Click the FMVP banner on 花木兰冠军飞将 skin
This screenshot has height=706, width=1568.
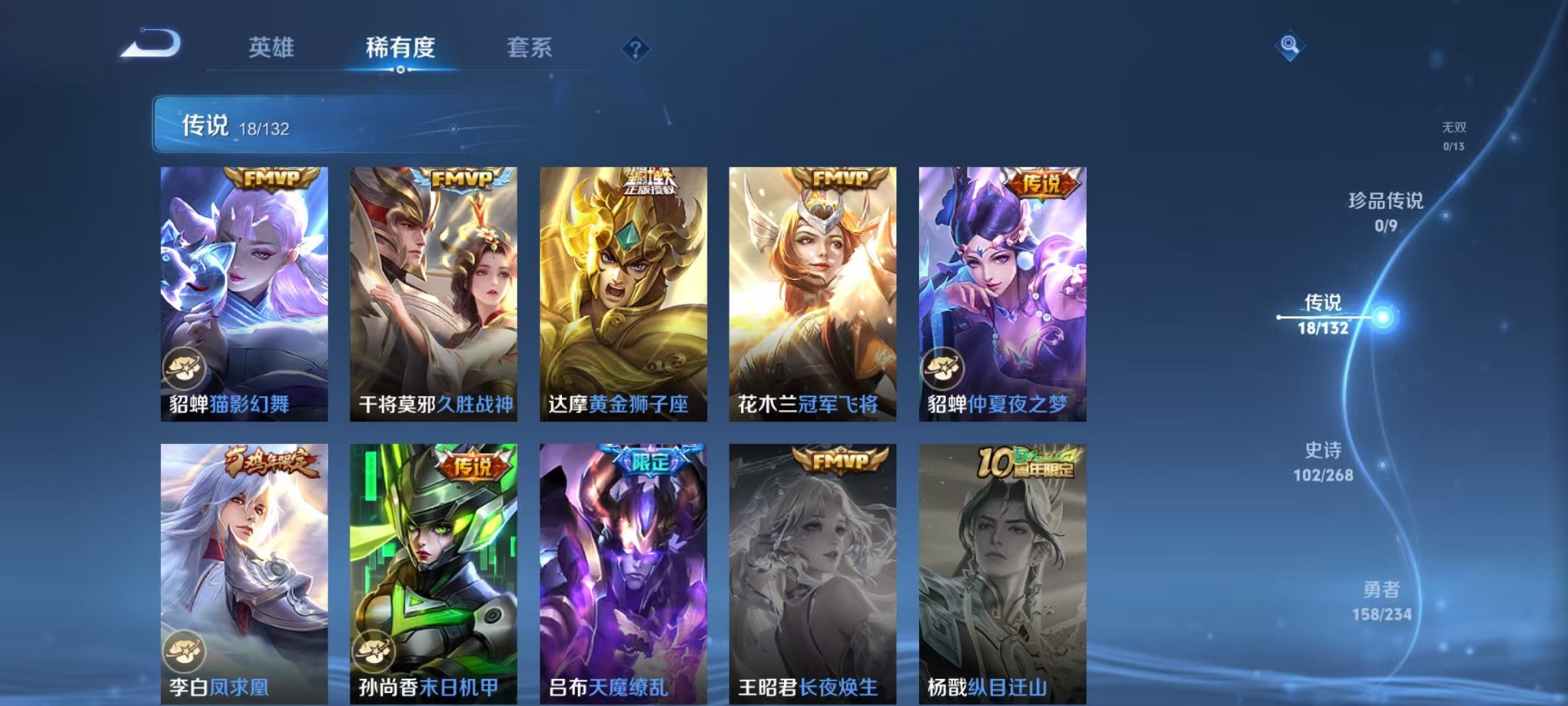point(842,179)
